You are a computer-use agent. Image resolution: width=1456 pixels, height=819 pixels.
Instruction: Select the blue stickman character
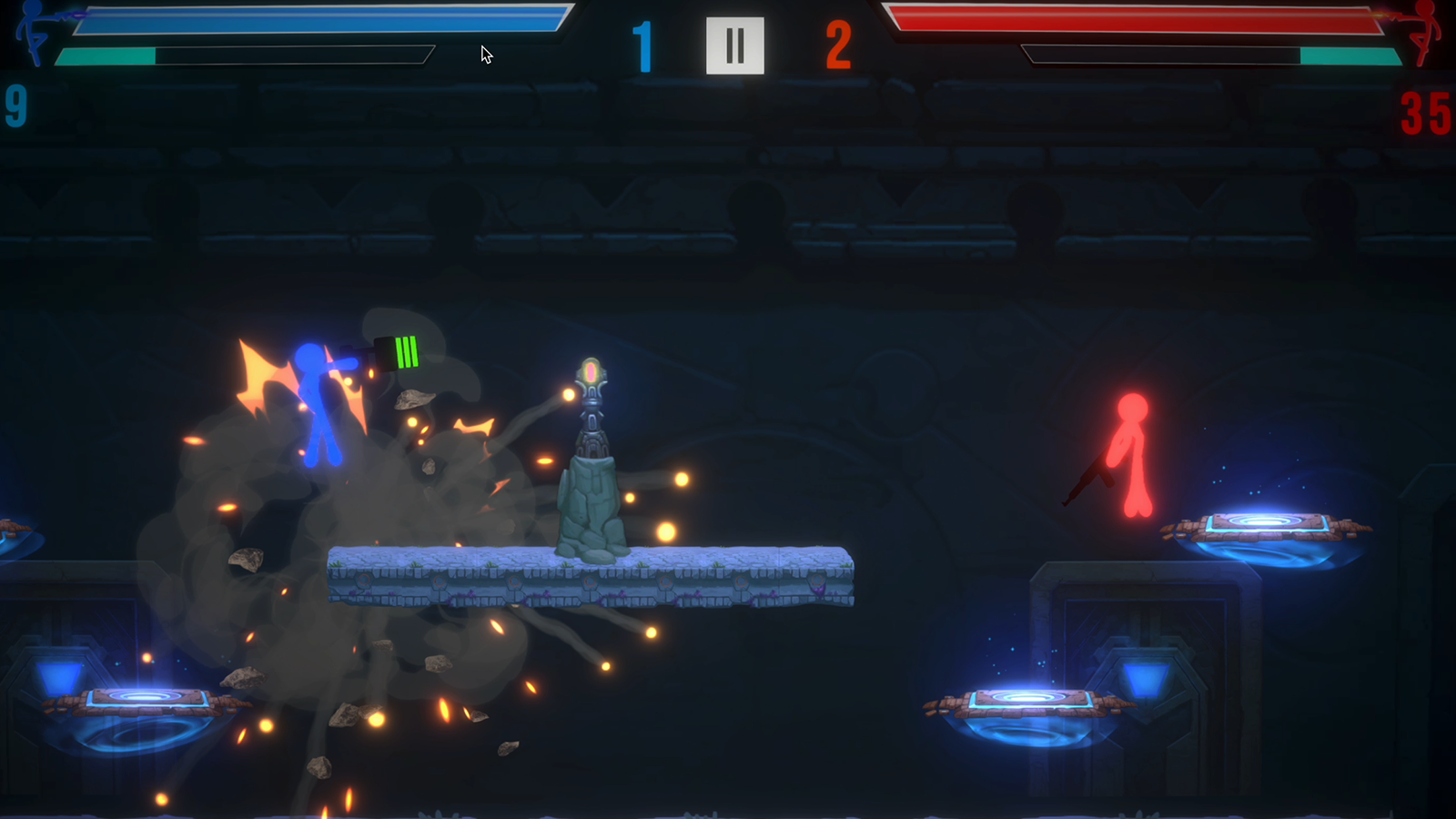(318, 400)
